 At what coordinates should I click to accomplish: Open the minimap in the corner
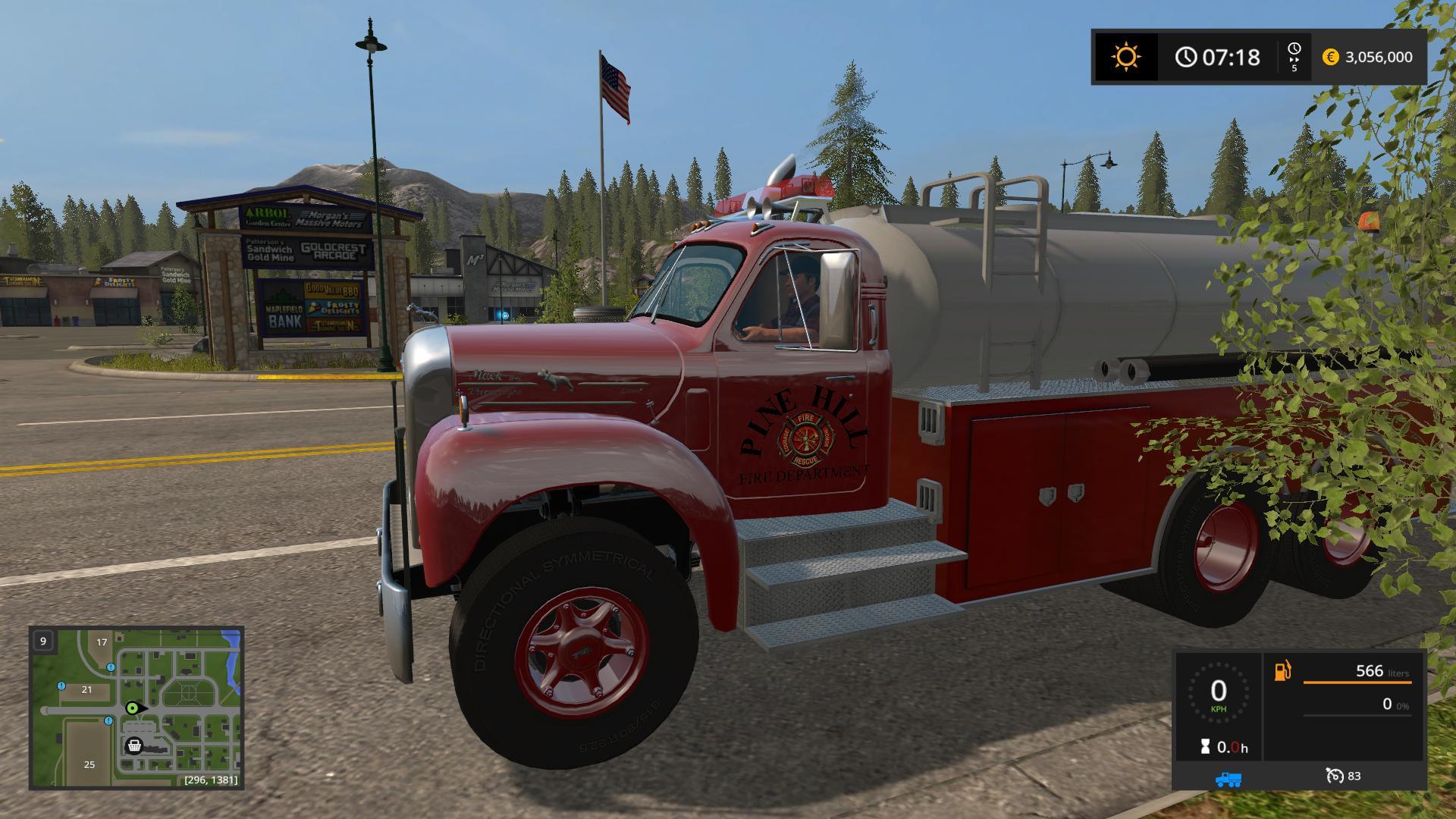(x=136, y=708)
